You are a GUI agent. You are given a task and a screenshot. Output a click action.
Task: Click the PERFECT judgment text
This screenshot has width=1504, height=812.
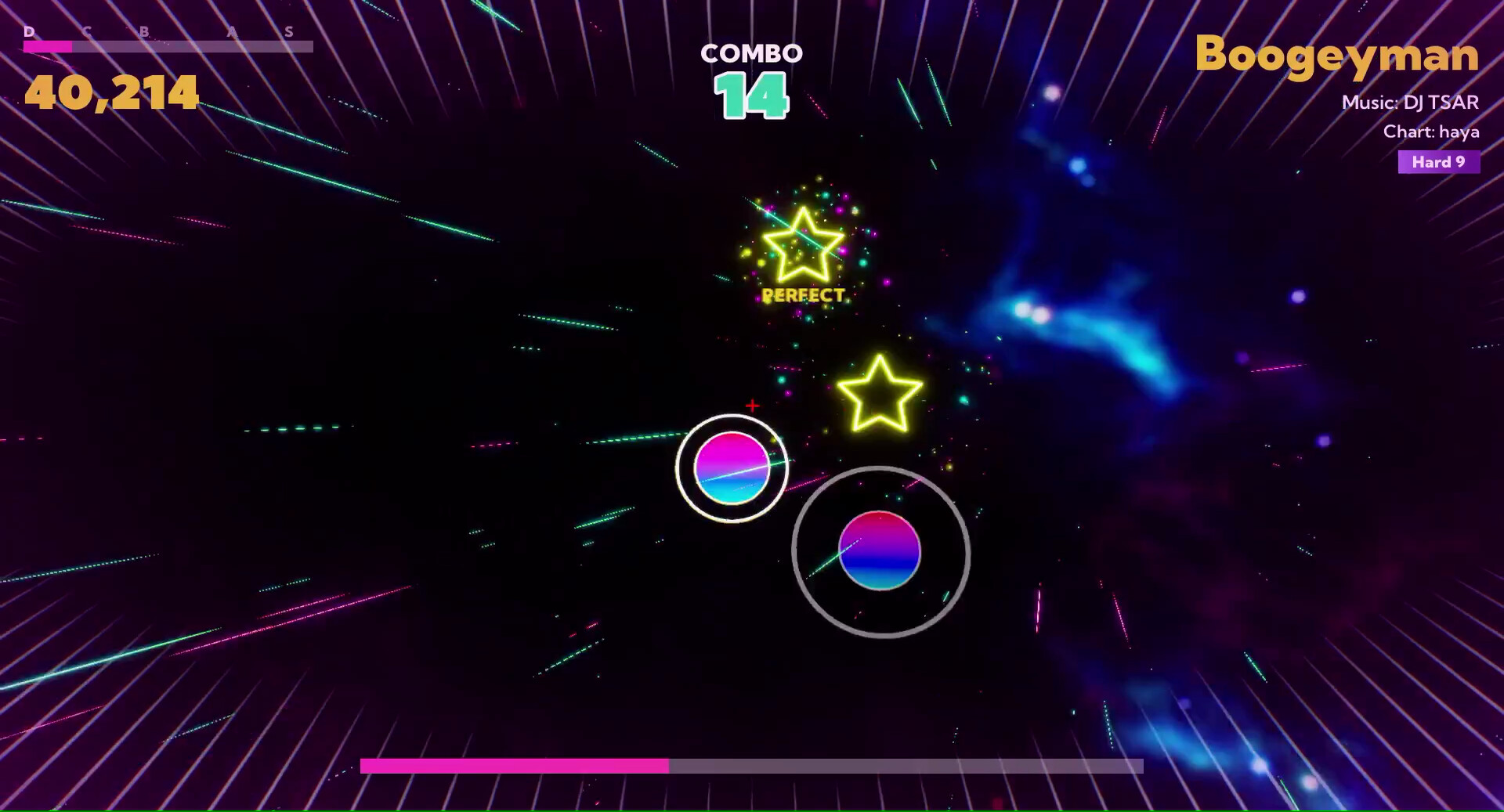tap(801, 296)
